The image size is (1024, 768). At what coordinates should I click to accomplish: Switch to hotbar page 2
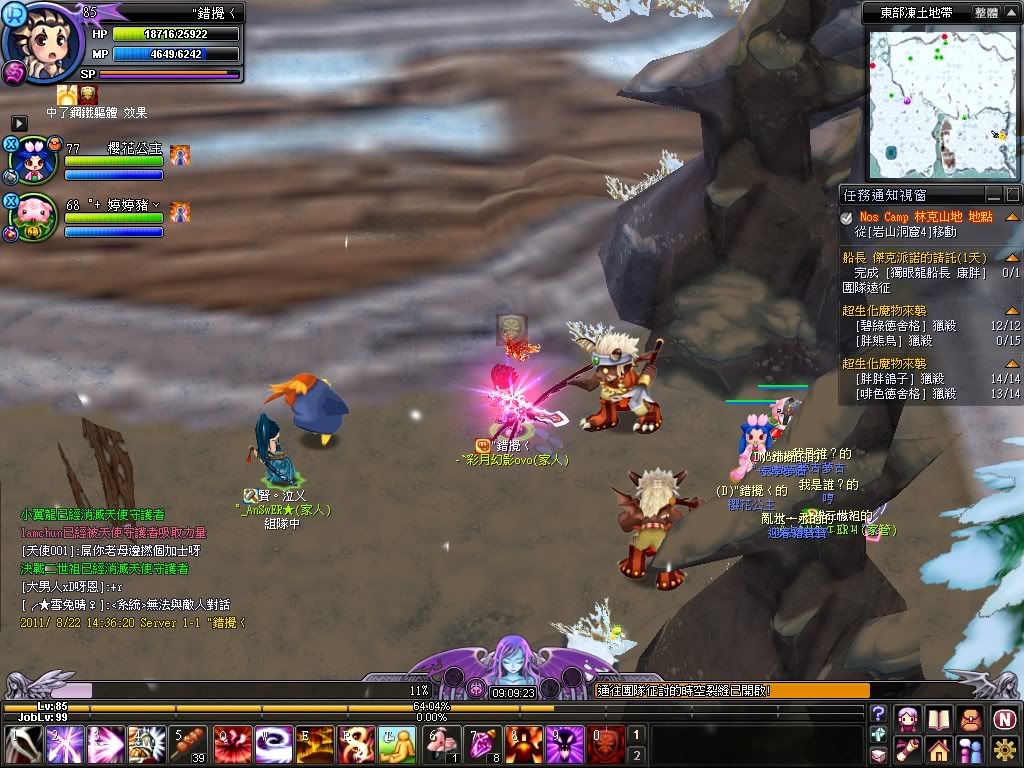(637, 755)
